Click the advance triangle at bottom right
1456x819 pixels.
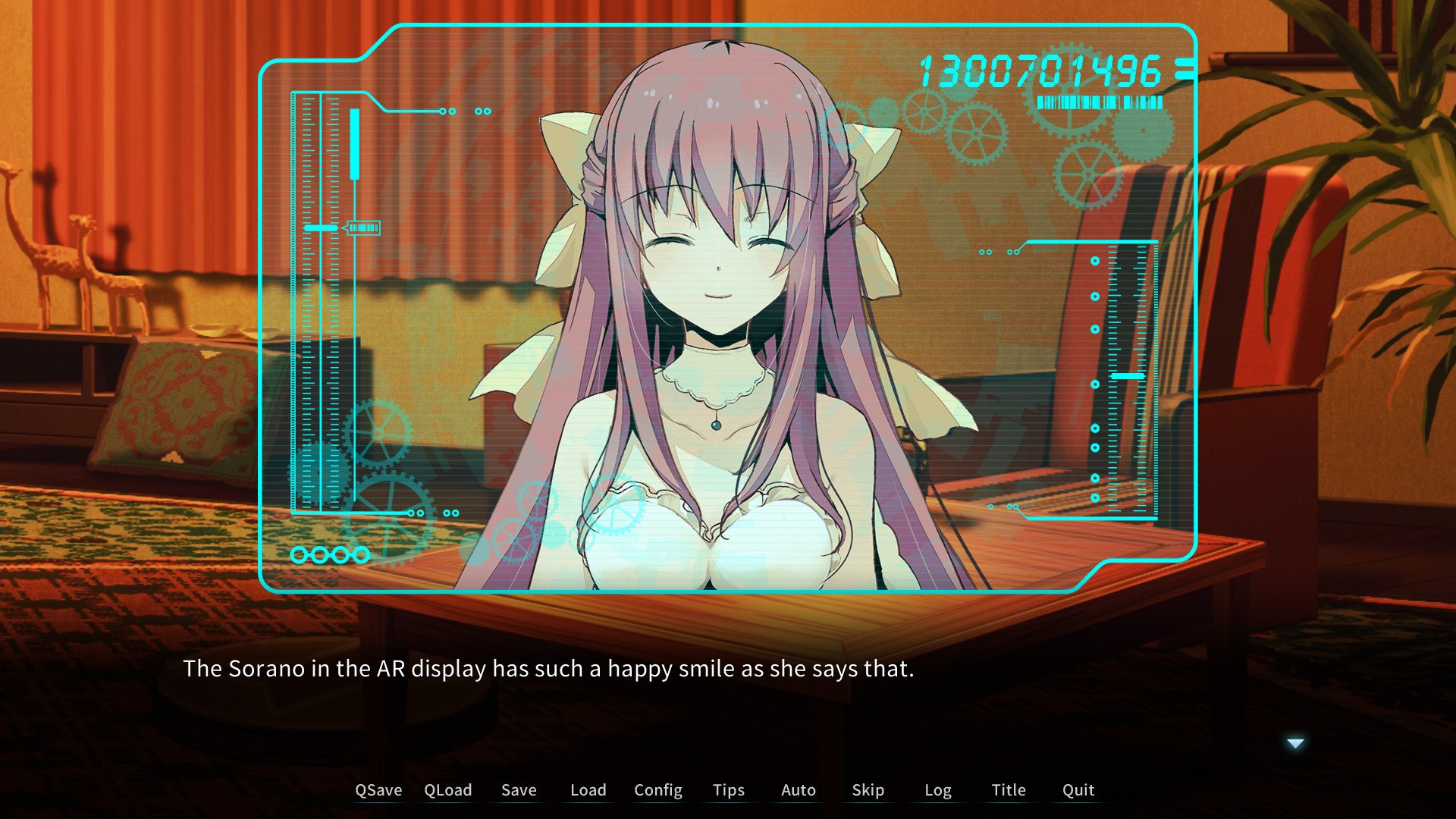(1294, 743)
